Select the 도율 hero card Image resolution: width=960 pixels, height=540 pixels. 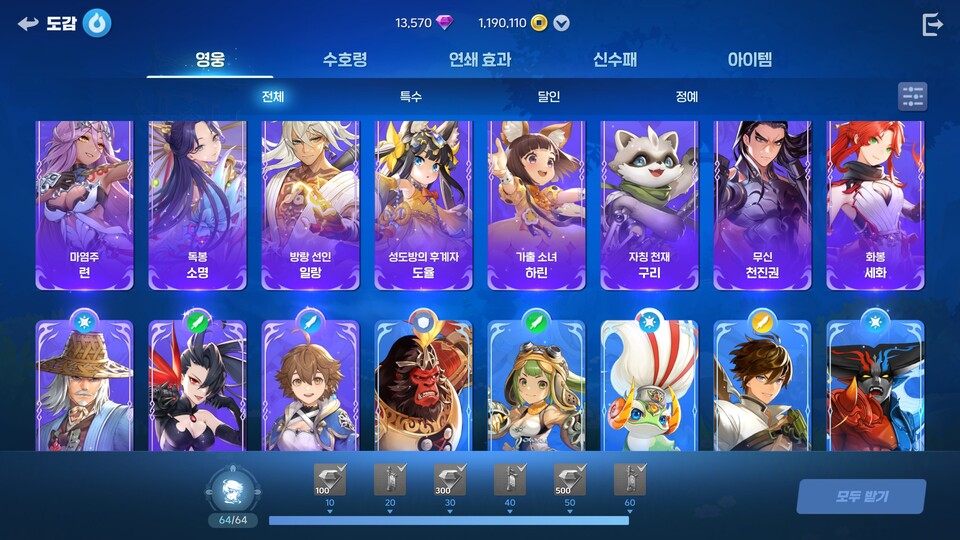[424, 205]
